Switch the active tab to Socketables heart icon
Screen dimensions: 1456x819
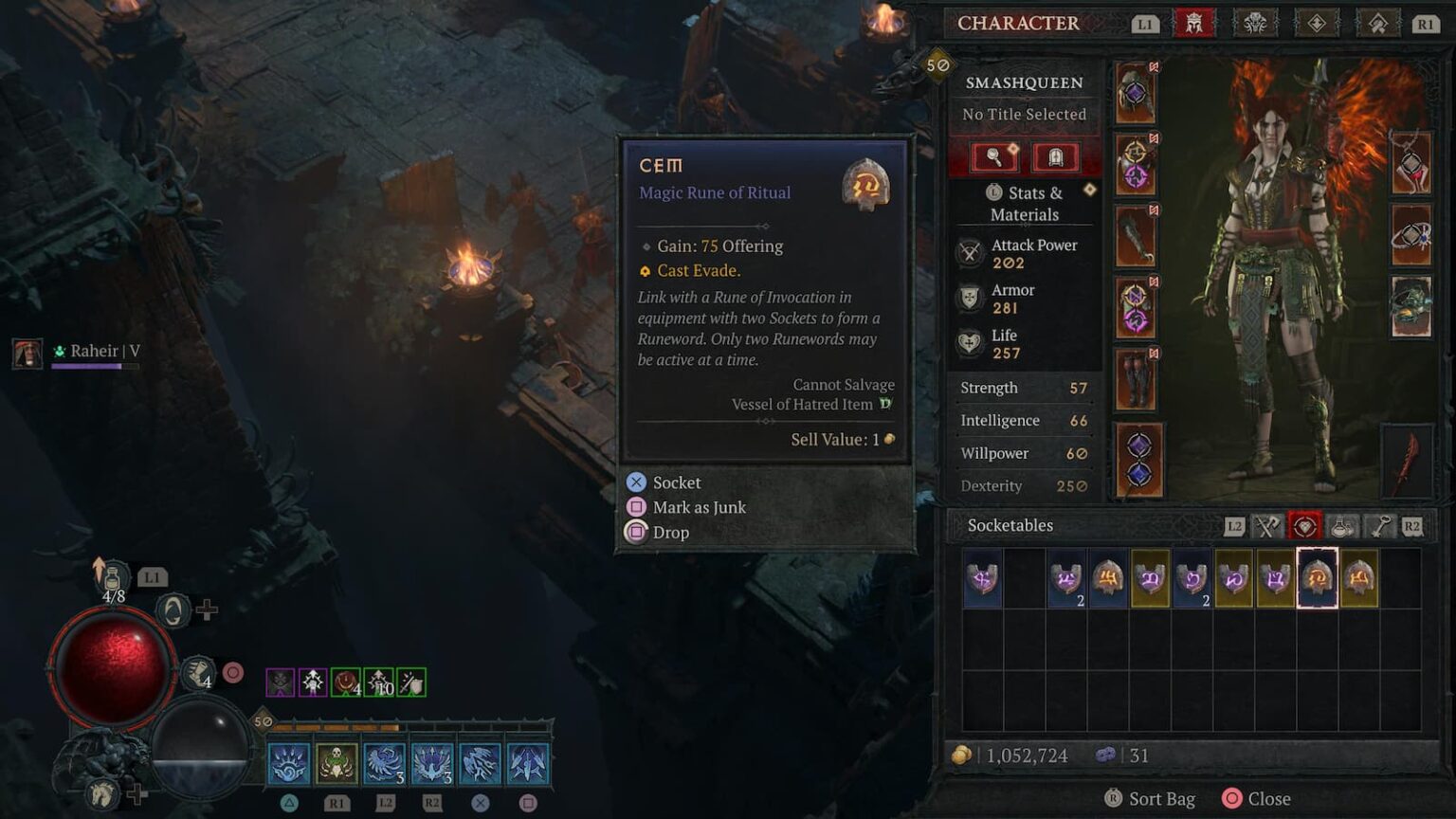click(1304, 528)
